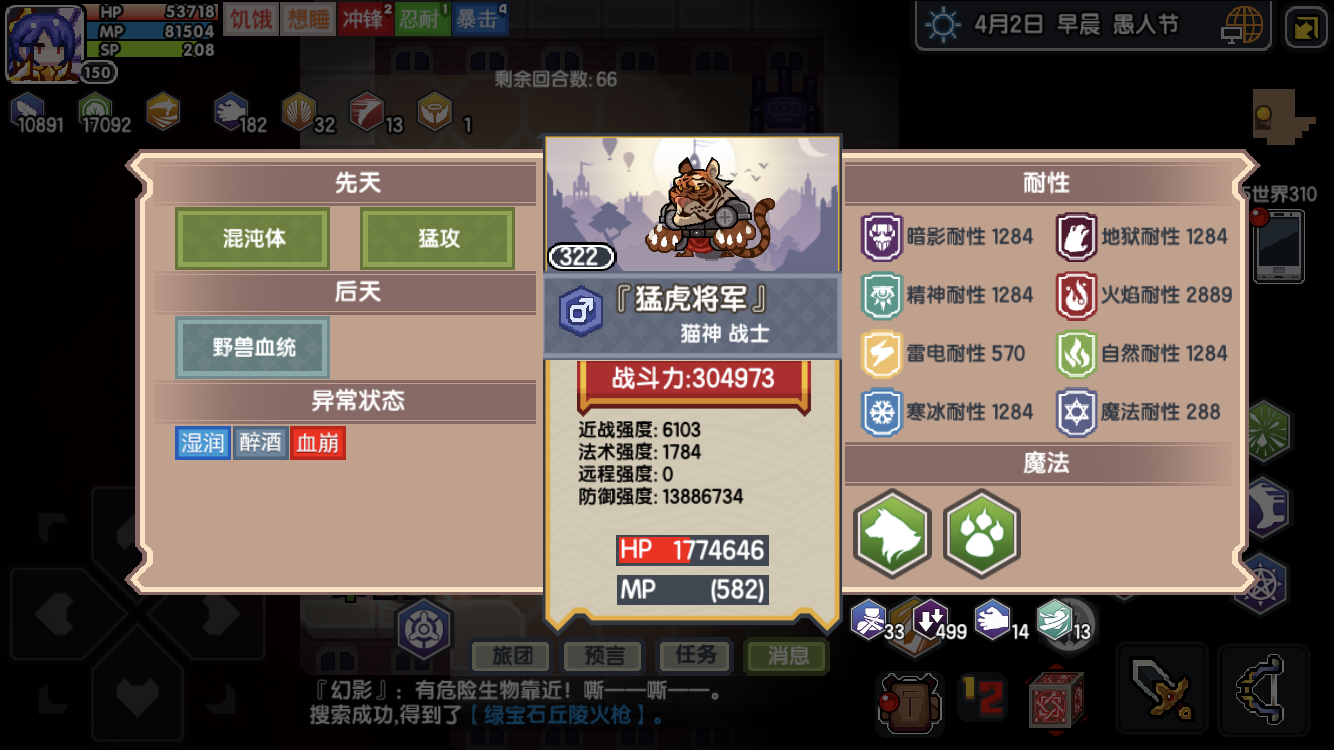Toggle the 醉酒 status tag
1334x750 pixels.
[260, 442]
